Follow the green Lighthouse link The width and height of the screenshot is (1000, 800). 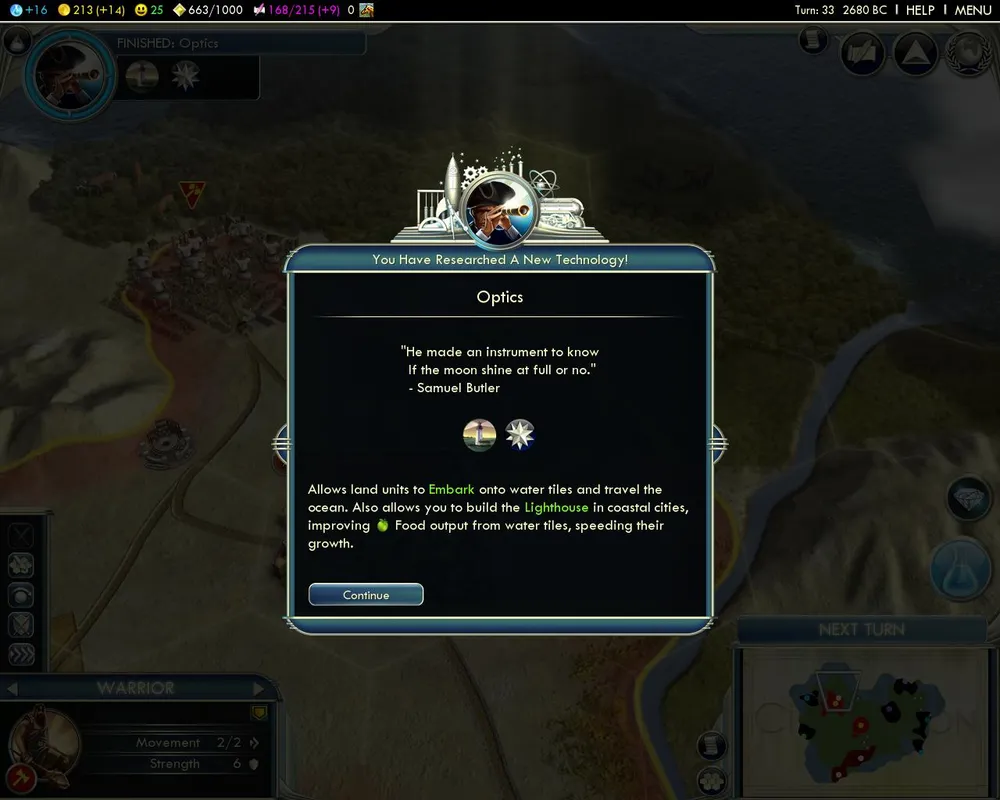tap(556, 507)
